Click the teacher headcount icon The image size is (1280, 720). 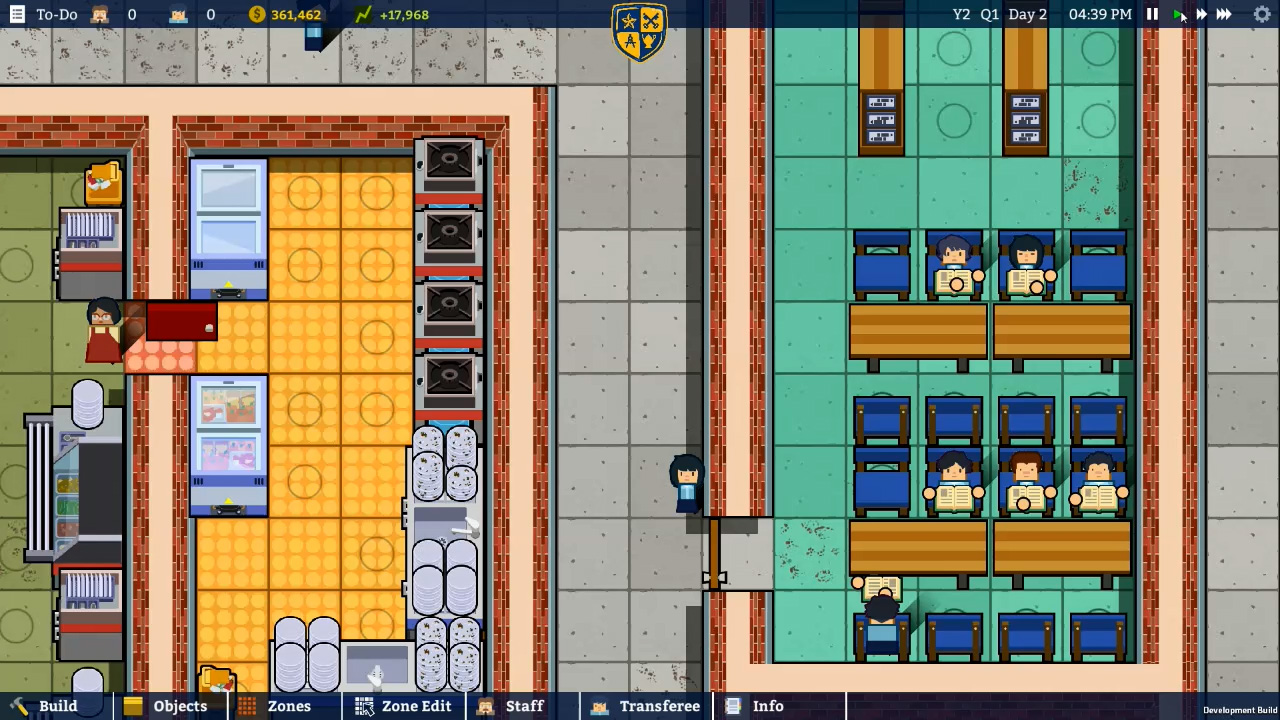click(x=98, y=14)
